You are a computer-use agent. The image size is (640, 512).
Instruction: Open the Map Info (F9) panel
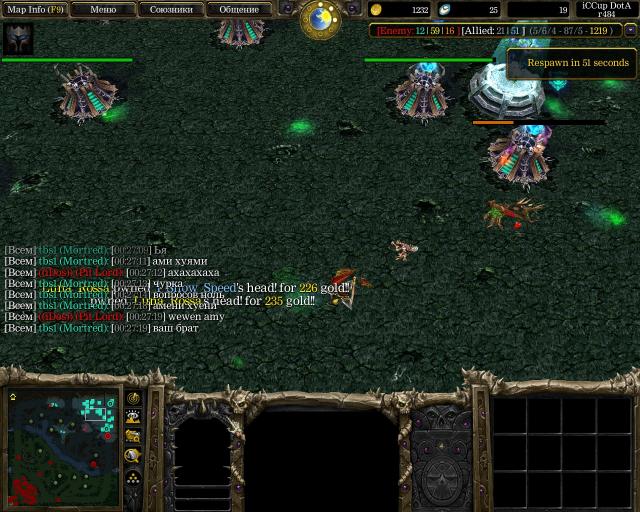point(35,9)
